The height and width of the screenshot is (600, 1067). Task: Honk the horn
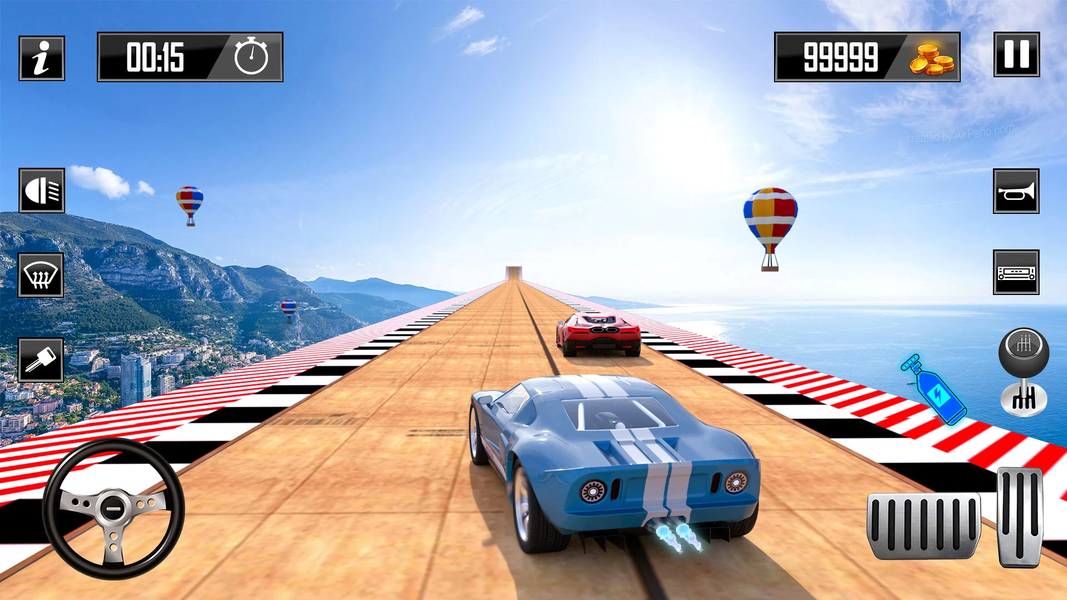point(1015,191)
